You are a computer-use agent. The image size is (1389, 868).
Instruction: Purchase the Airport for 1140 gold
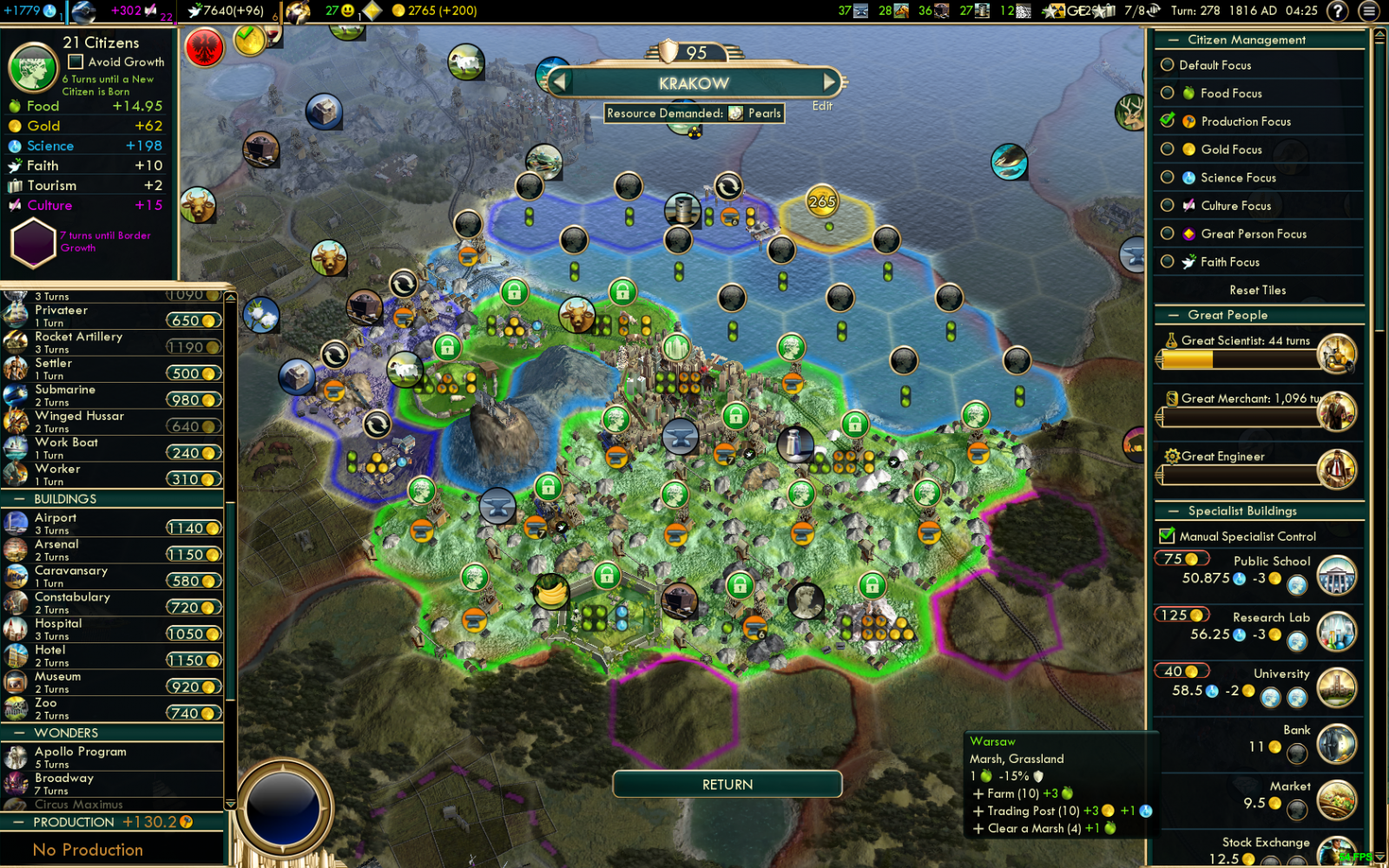click(194, 528)
